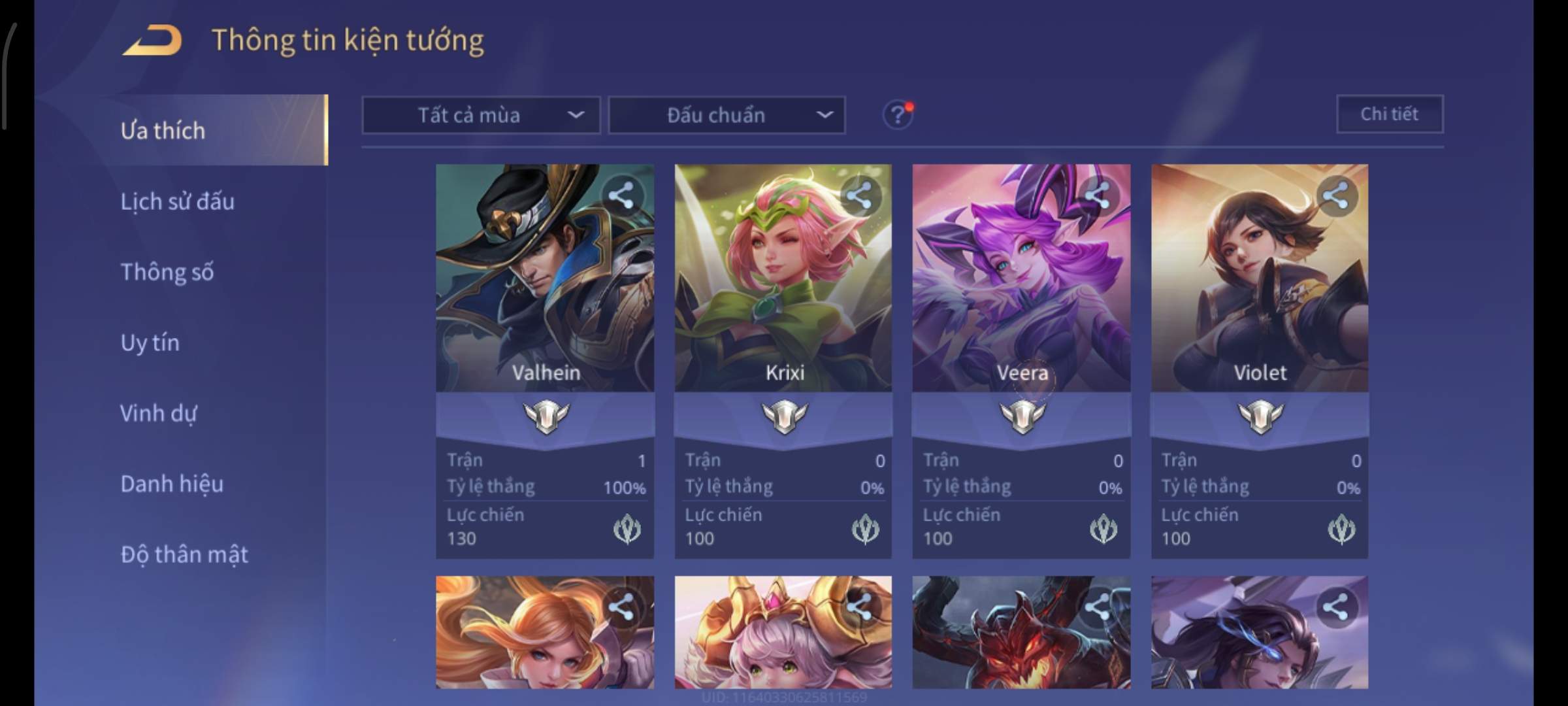Open the Chi tiết details button
Image resolution: width=1568 pixels, height=706 pixels.
pos(1389,114)
